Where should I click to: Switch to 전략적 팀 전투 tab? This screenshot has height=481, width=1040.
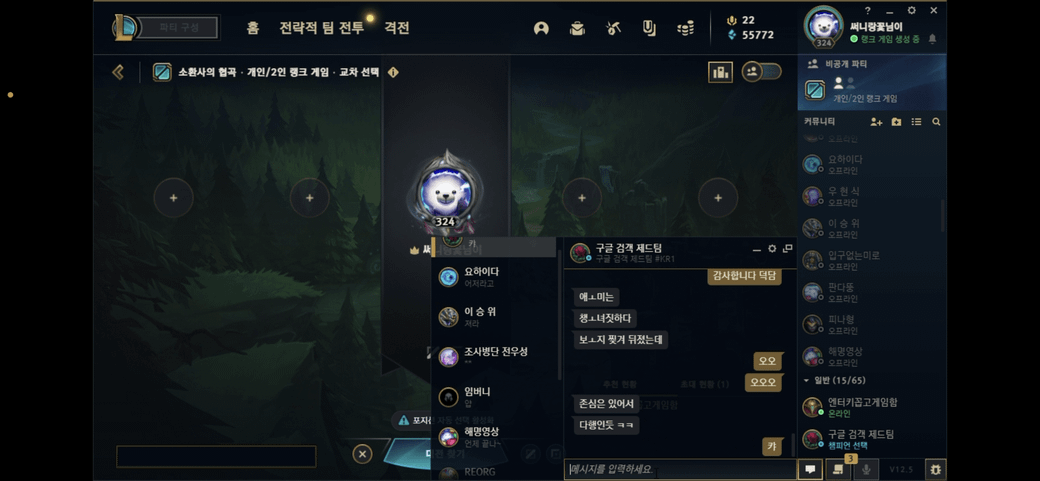click(320, 28)
